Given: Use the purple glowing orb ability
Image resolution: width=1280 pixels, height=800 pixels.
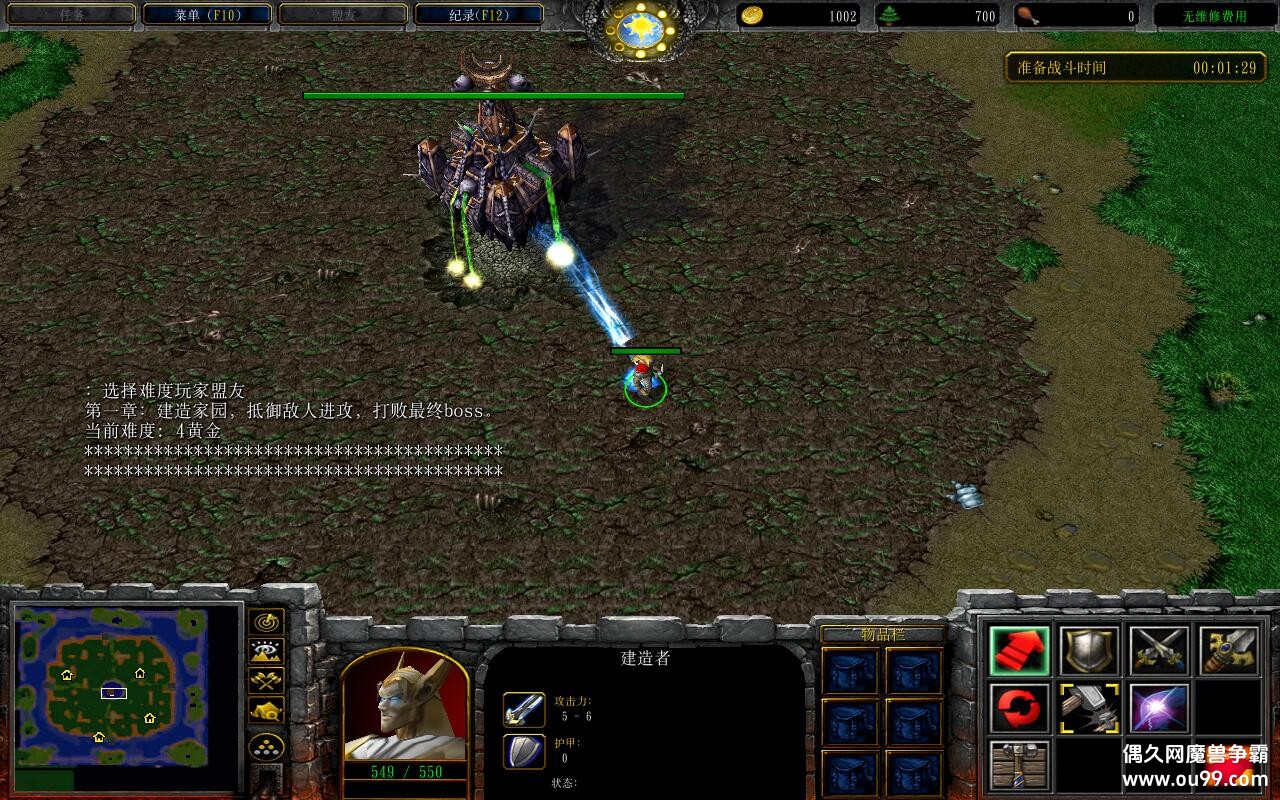Looking at the screenshot, I should click(1159, 709).
